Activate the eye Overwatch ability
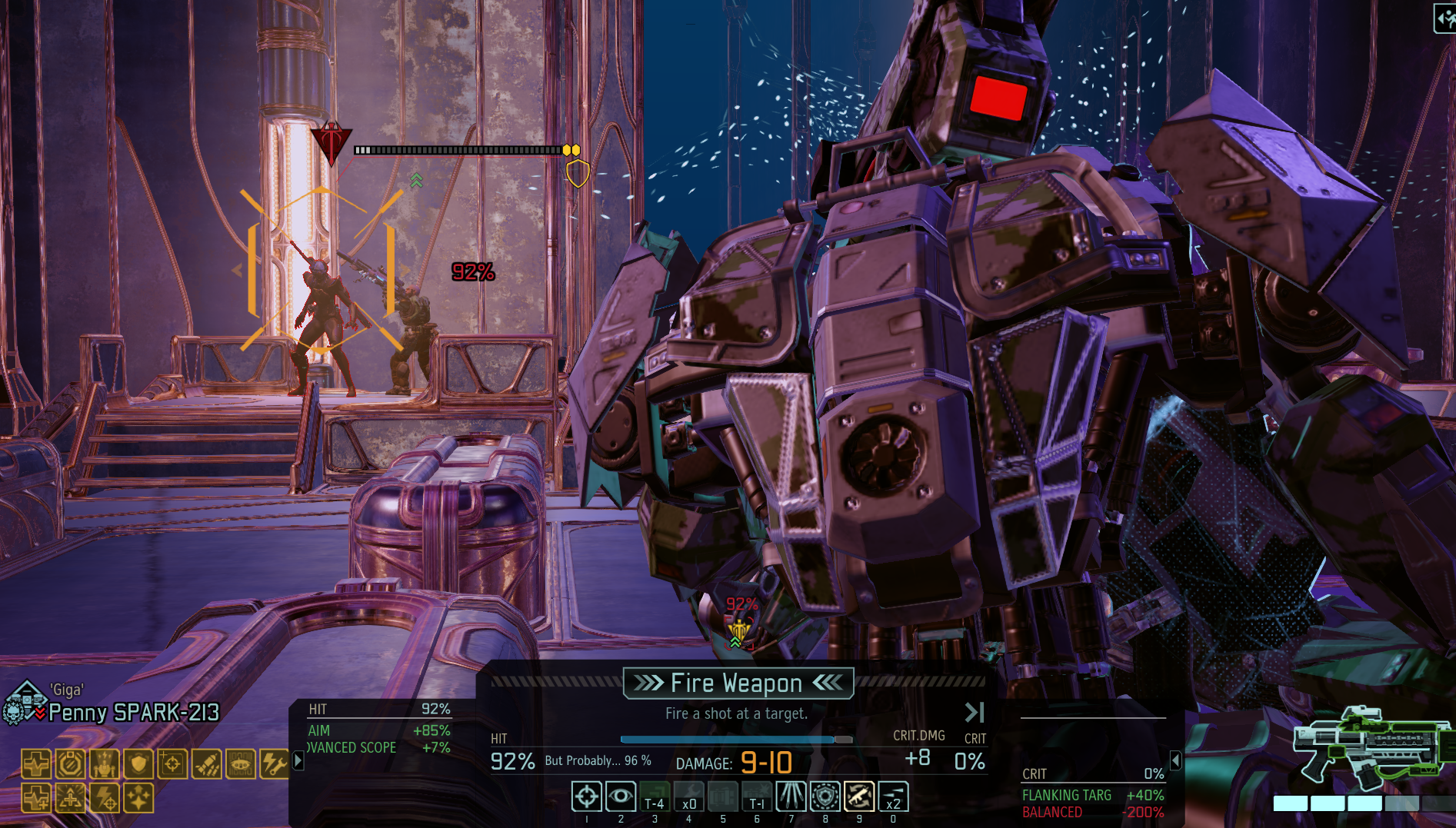 click(x=620, y=796)
